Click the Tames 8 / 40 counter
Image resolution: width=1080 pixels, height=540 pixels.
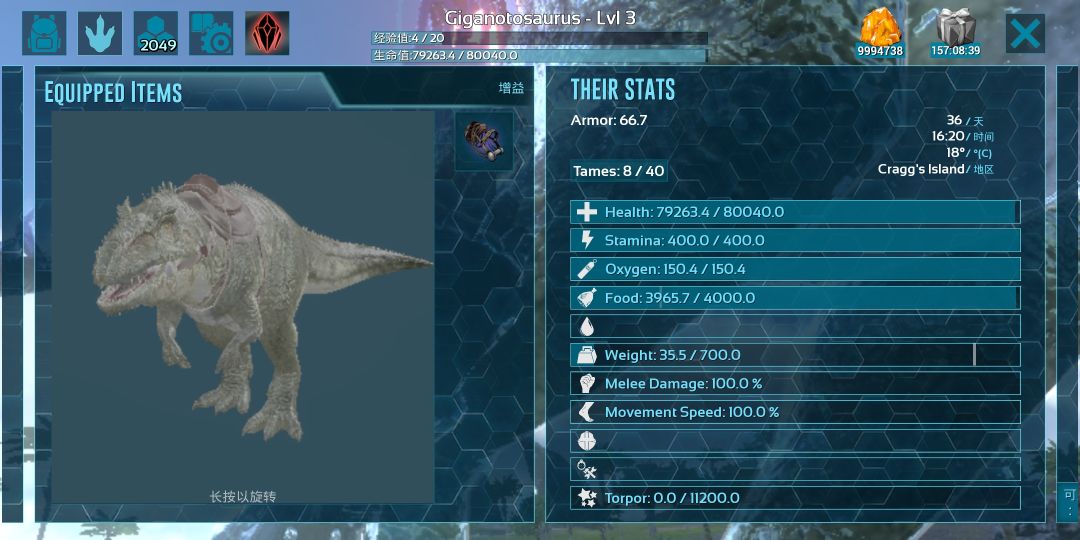pos(618,171)
